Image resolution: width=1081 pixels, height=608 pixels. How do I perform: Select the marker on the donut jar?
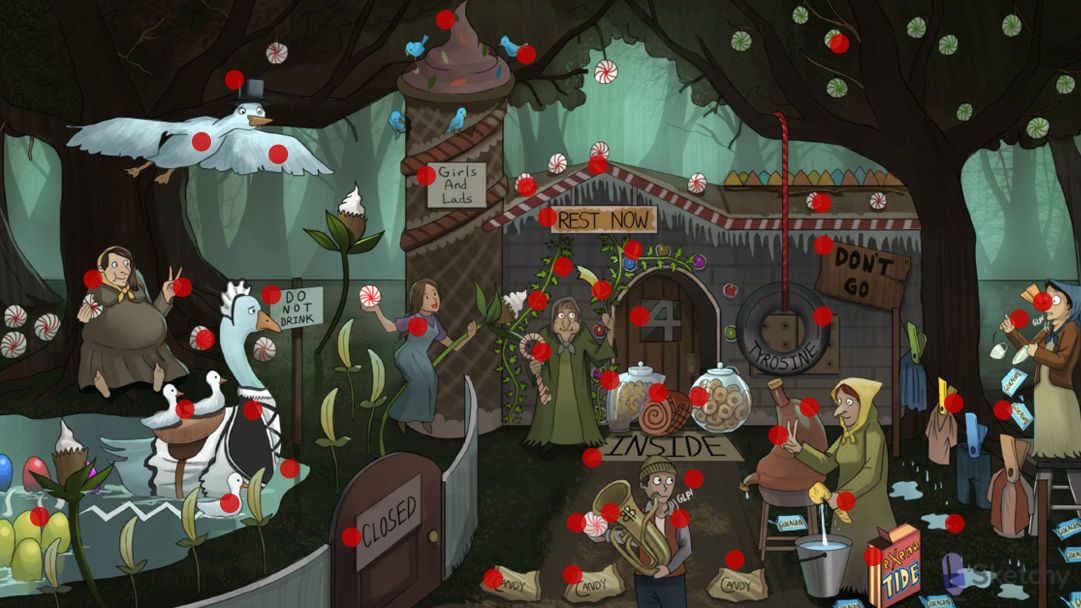tap(698, 397)
